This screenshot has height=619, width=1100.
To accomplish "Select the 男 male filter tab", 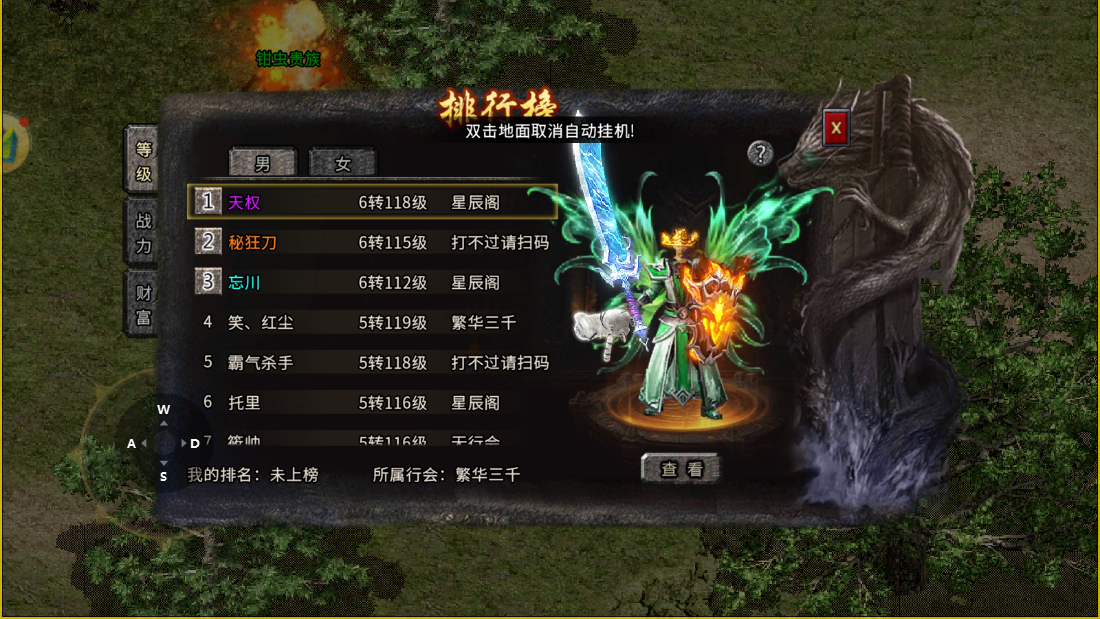I will [263, 163].
